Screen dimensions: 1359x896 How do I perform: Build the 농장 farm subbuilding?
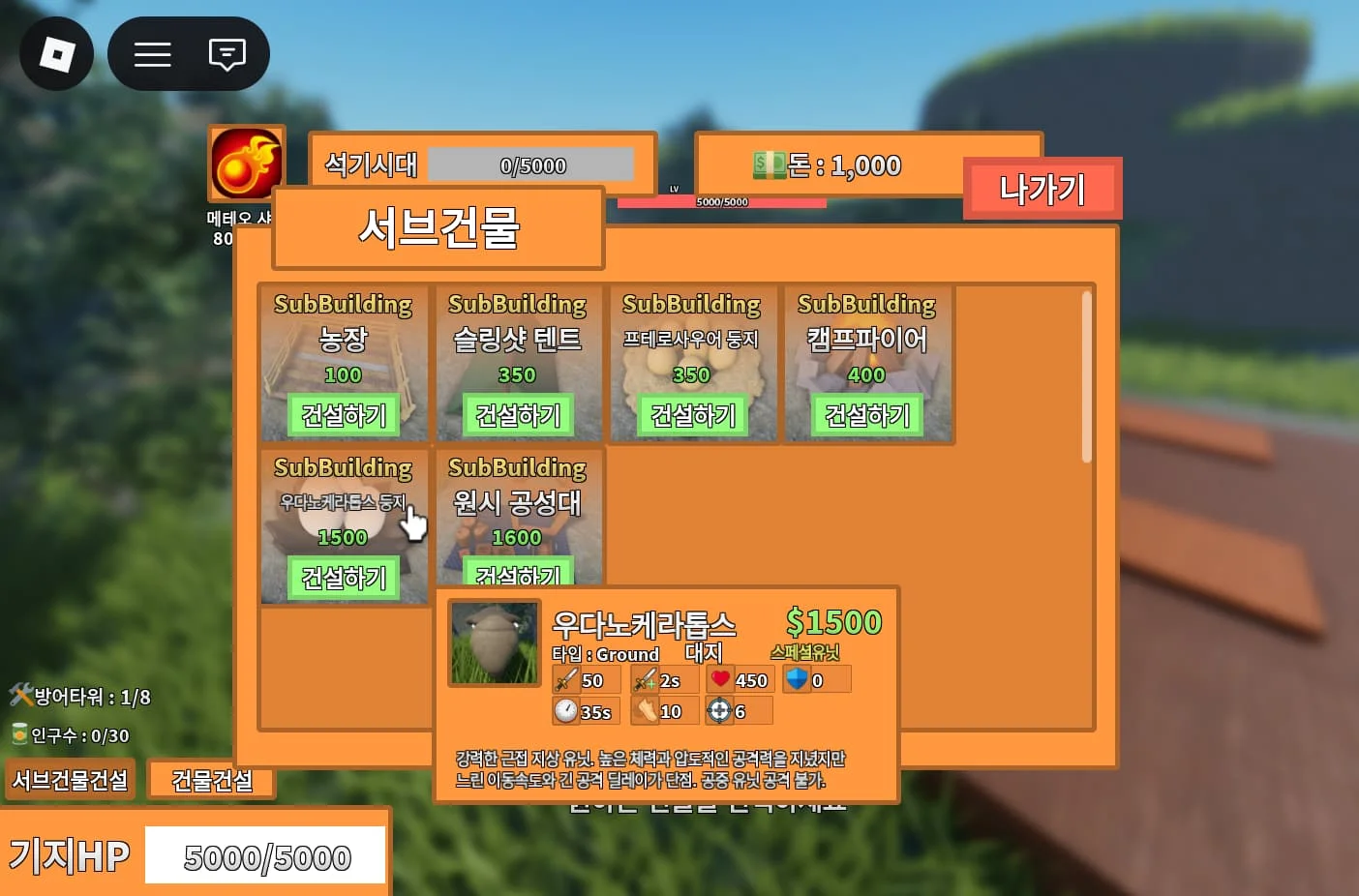point(343,415)
